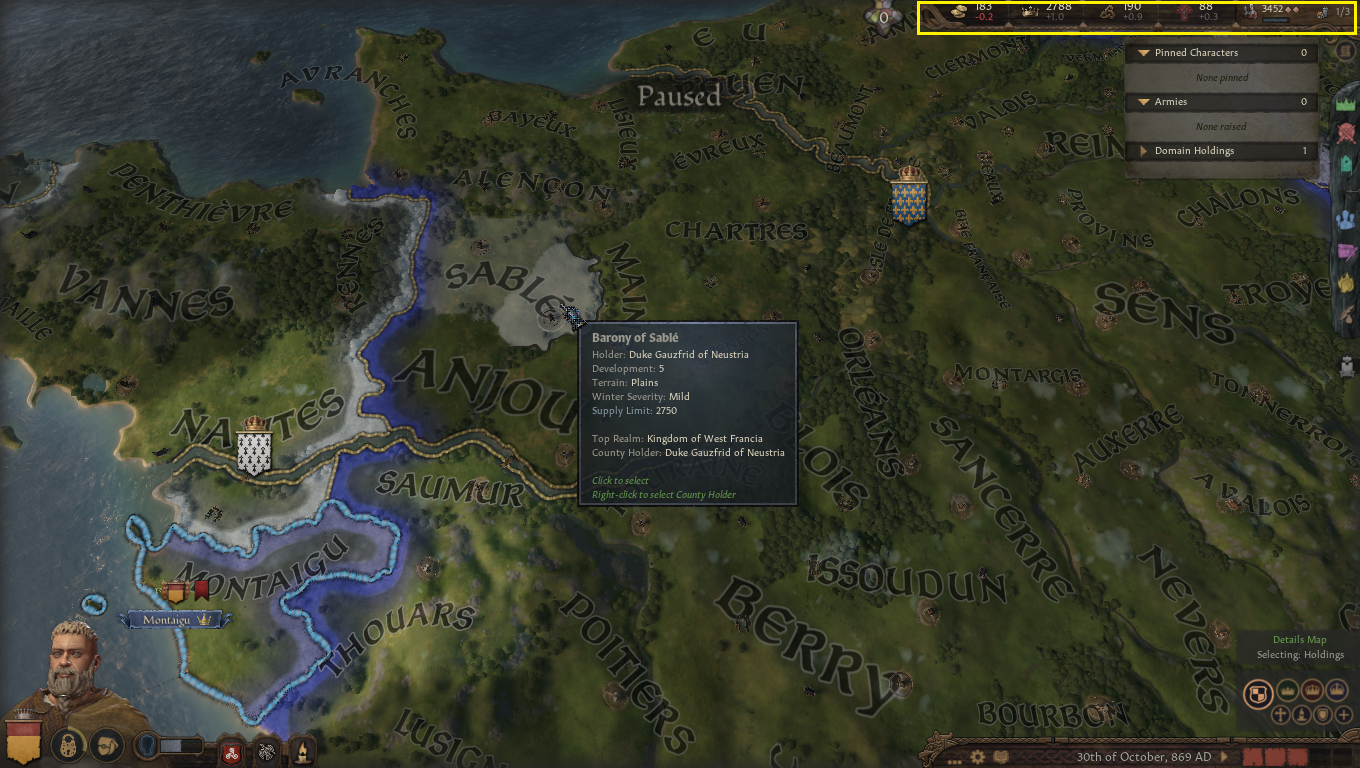Open game settings via the gear icon
1360x768 pixels.
coord(978,756)
